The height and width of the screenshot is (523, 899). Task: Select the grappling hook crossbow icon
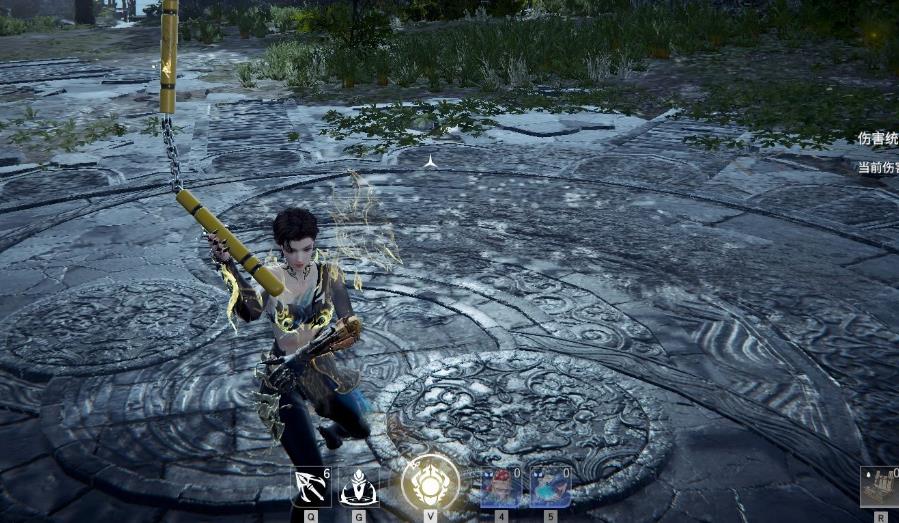(311, 487)
